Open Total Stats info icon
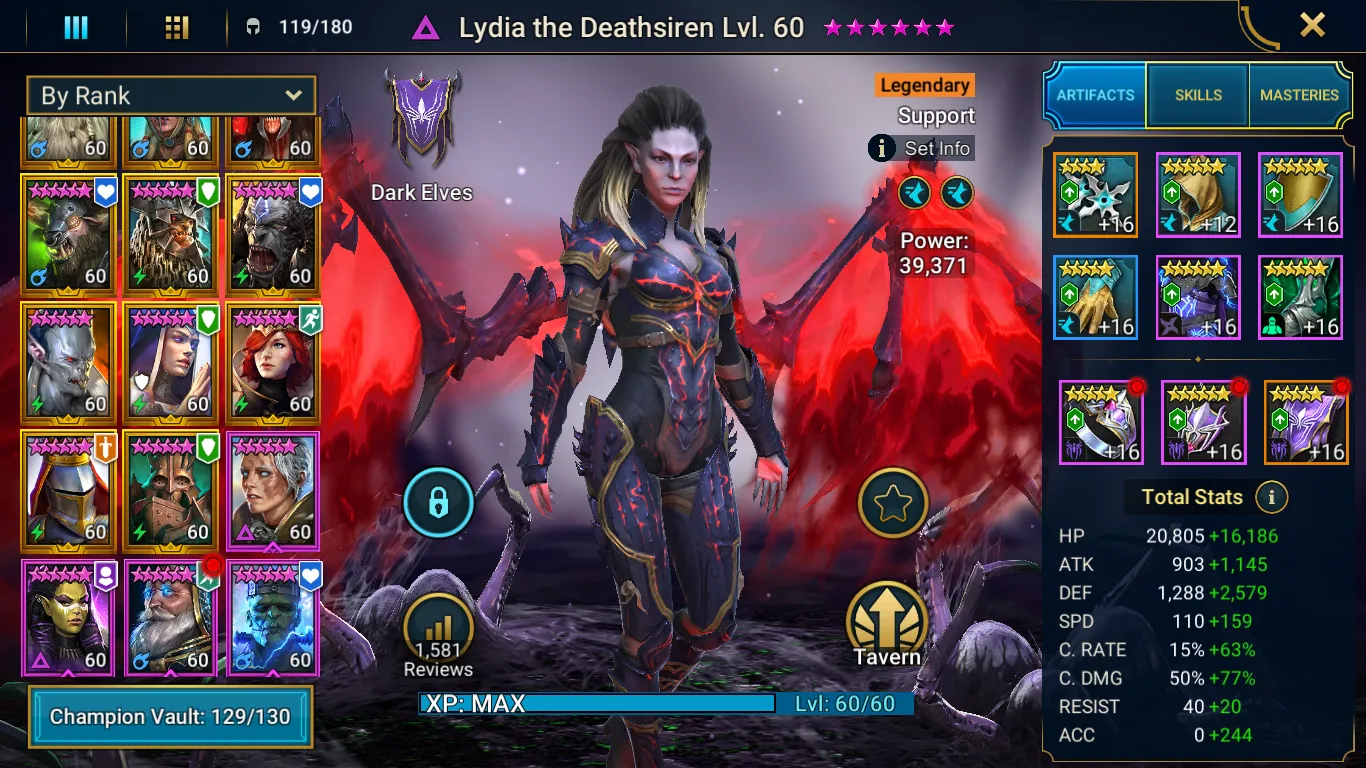This screenshot has width=1366, height=768. [1271, 497]
